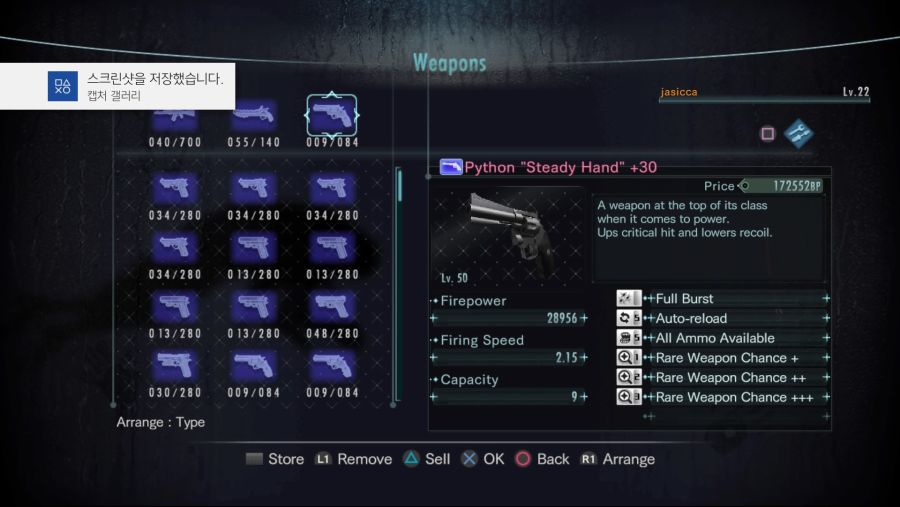Open the wrench custom parts icon
This screenshot has width=900, height=507.
(798, 133)
